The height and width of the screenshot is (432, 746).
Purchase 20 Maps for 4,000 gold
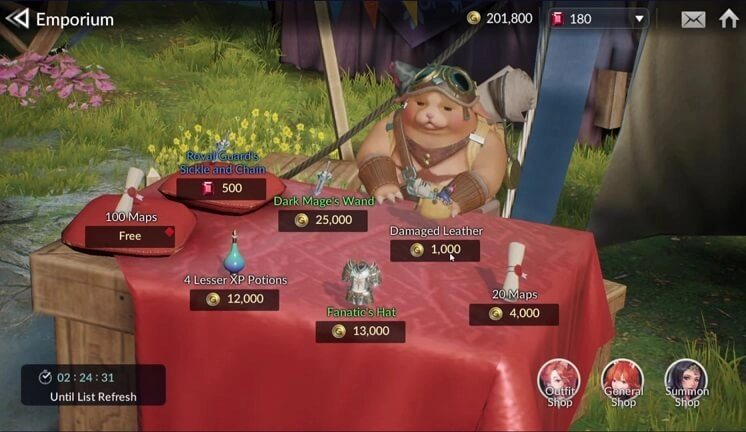514,314
